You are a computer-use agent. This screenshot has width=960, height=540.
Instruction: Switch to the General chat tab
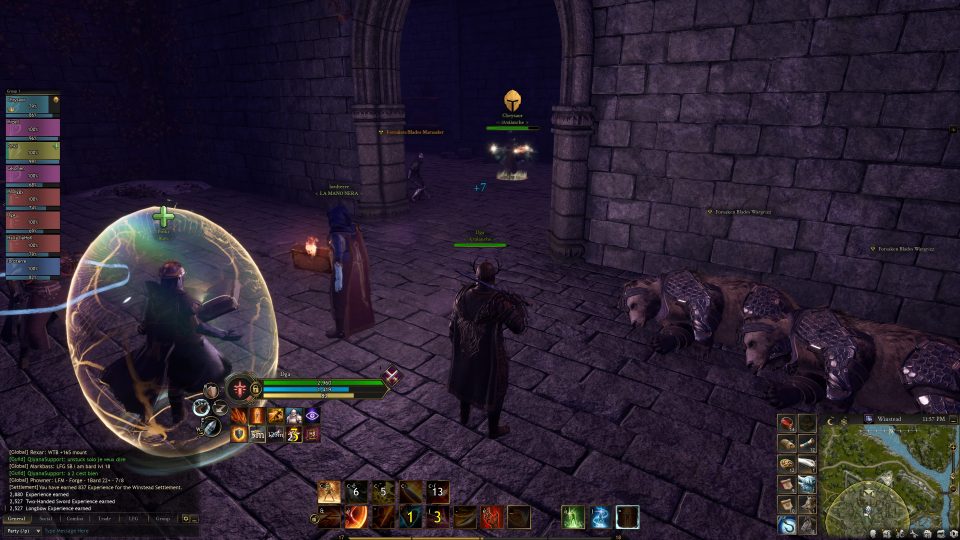point(16,519)
